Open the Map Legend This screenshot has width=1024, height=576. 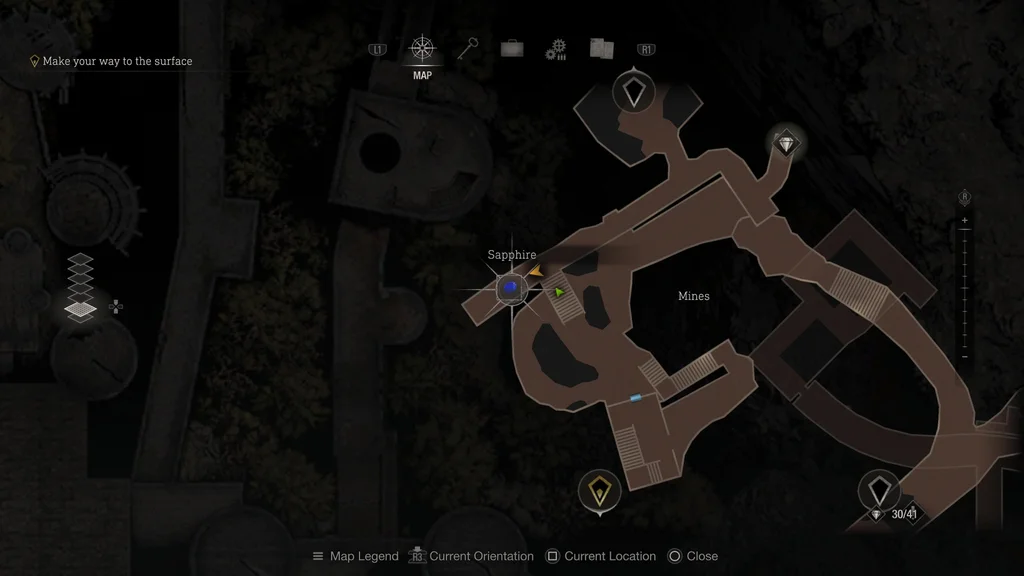355,556
